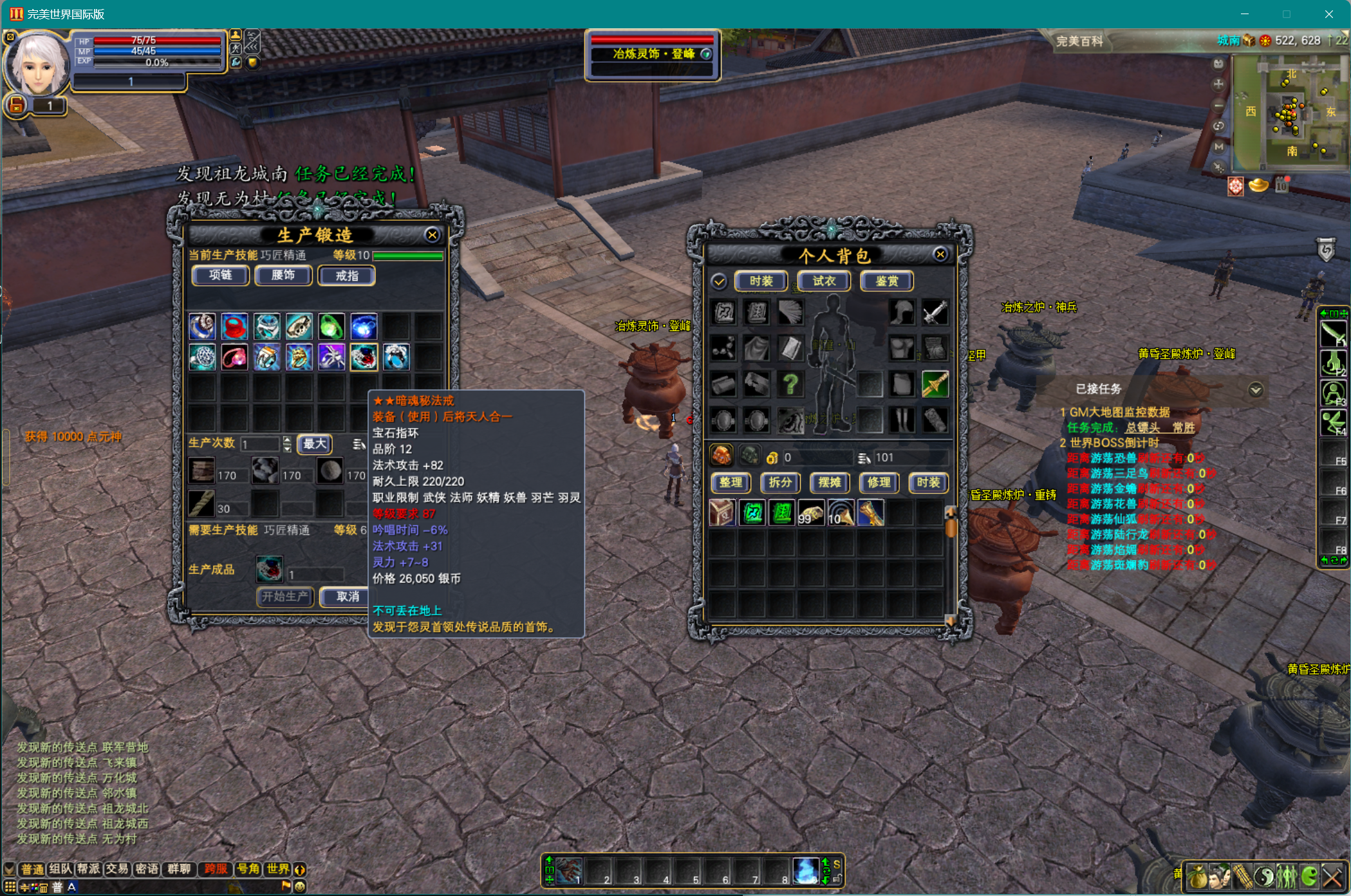
Task: Repair equipment with 修理 button
Action: click(879, 482)
